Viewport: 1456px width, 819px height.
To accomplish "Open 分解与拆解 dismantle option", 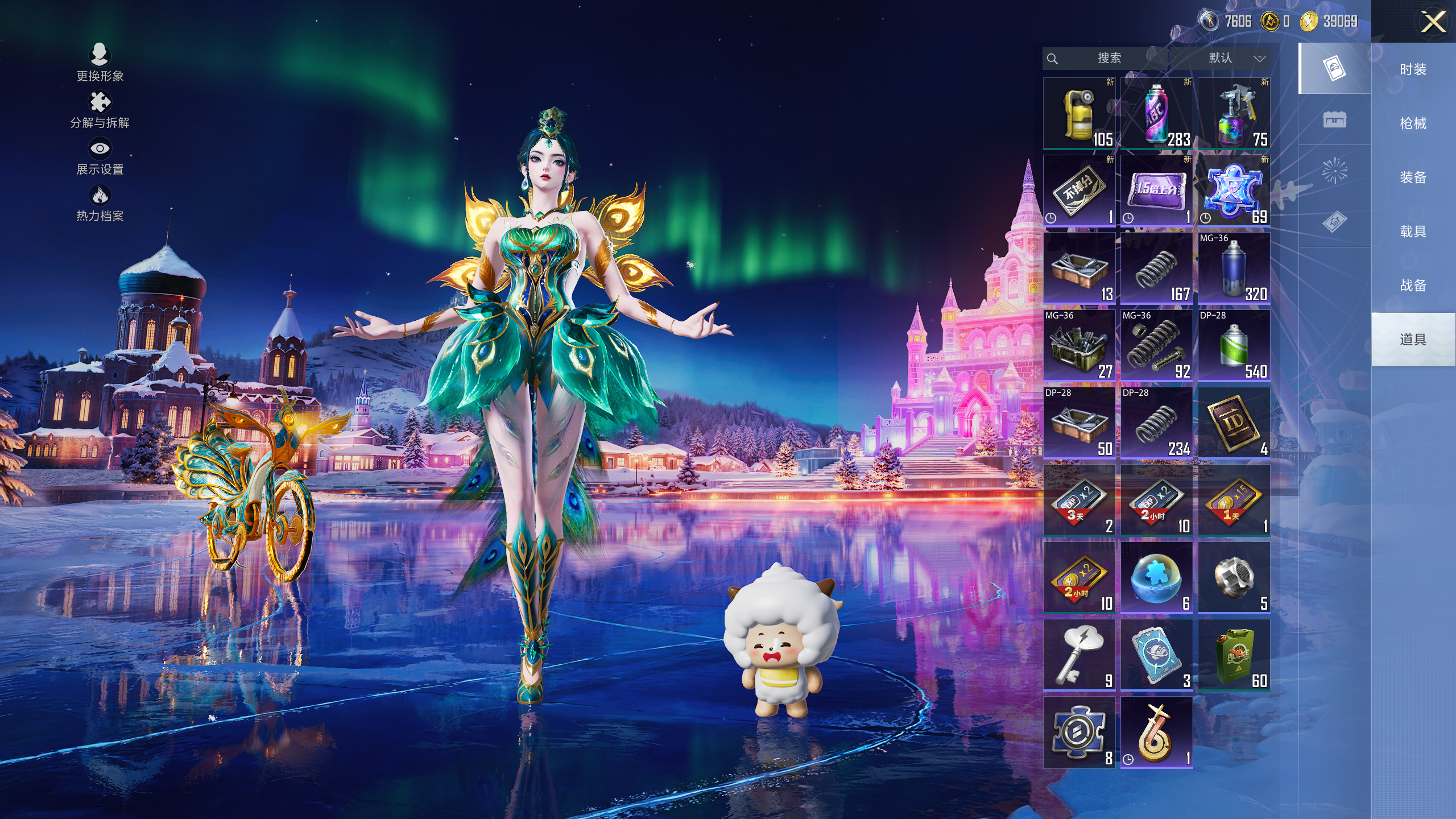I will pyautogui.click(x=100, y=110).
